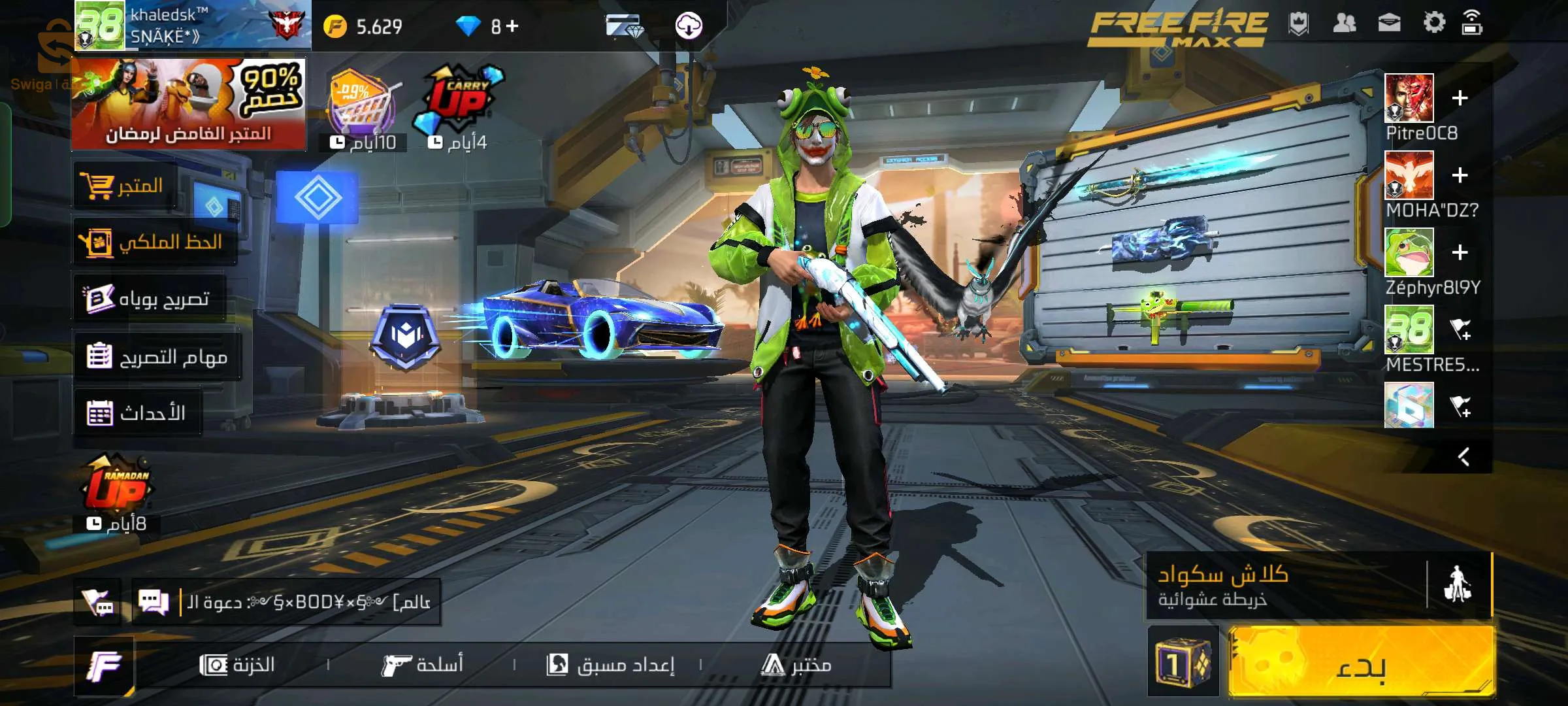This screenshot has height=706, width=1568.
Task: Open the الأحداث events menu
Action: tap(137, 413)
